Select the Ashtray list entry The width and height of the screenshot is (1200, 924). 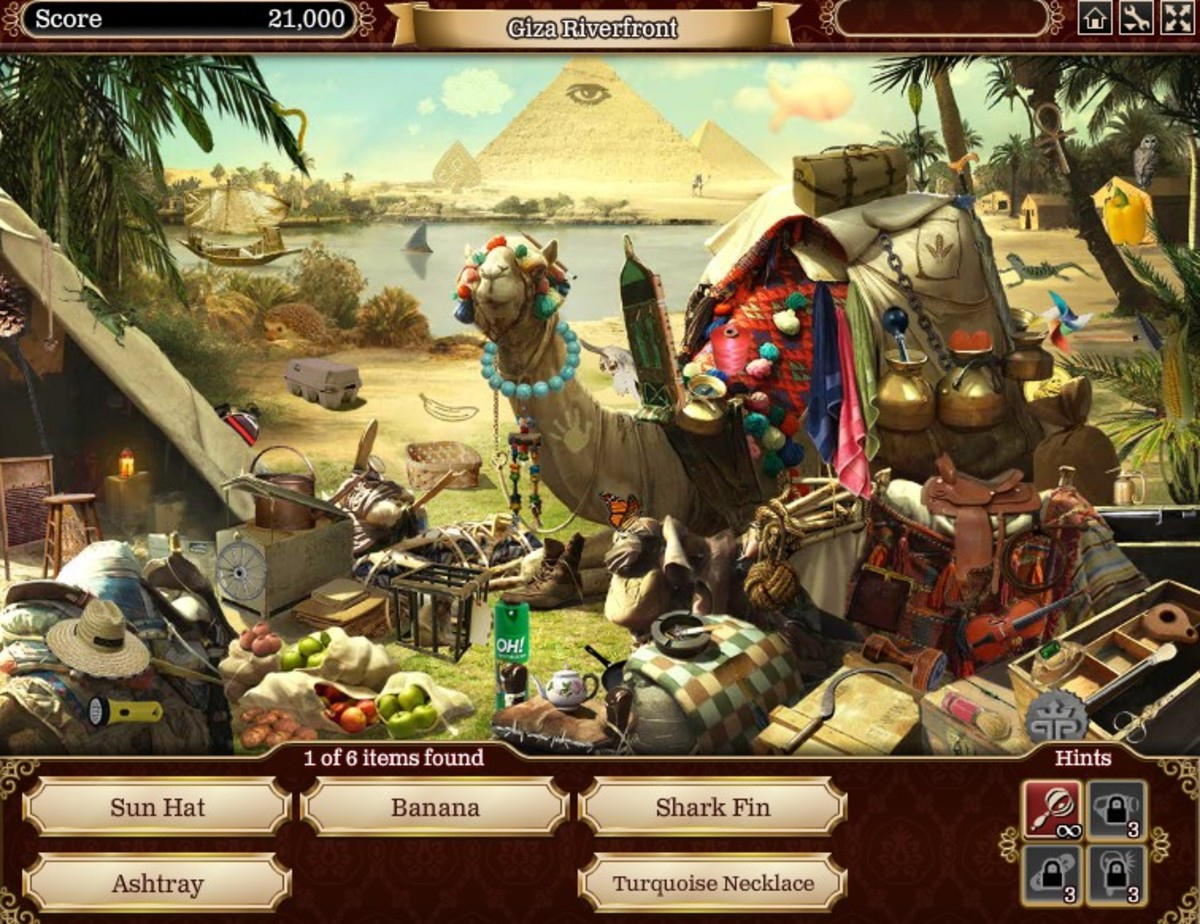coord(157,883)
